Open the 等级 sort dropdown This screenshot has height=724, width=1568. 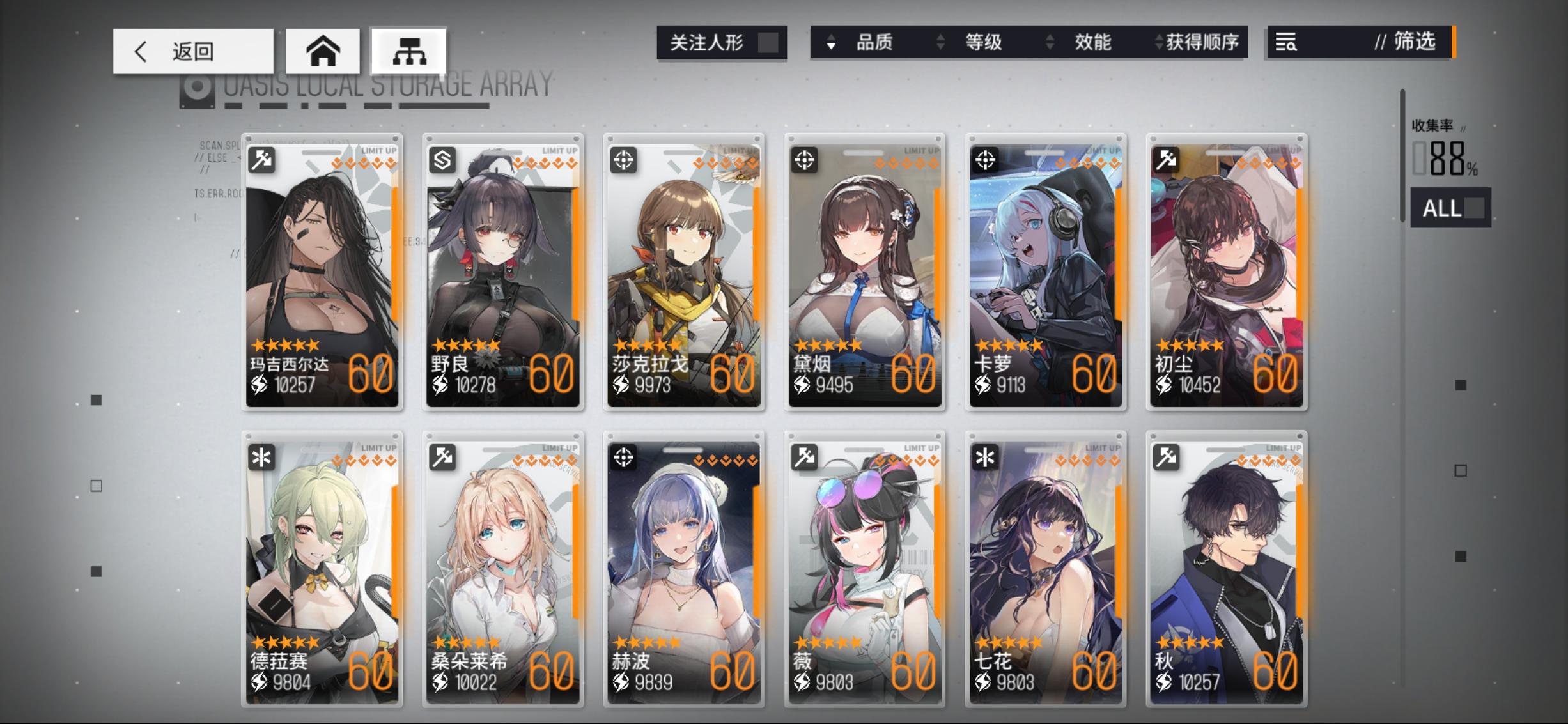(982, 42)
